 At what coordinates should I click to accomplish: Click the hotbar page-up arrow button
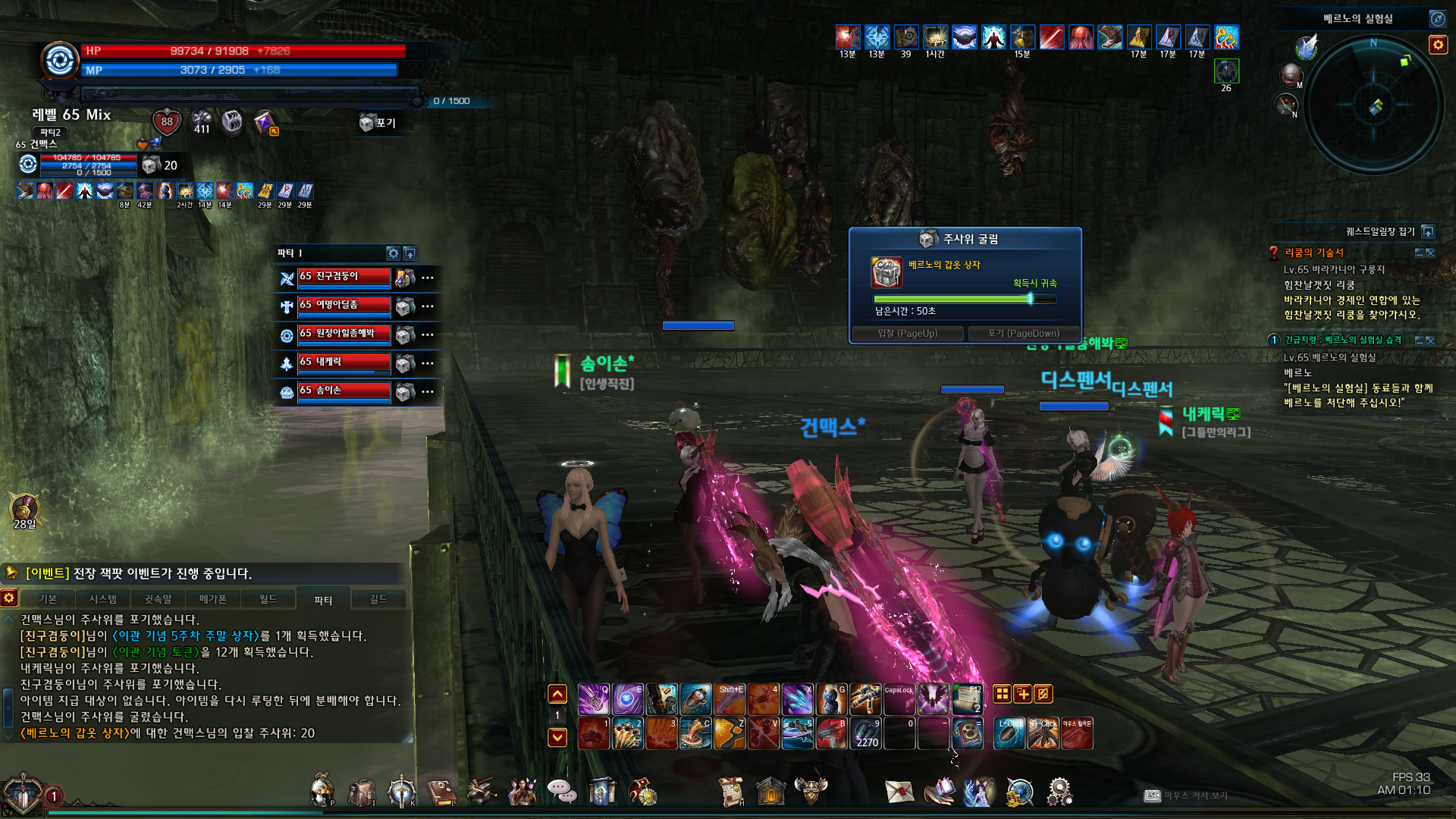click(x=557, y=694)
